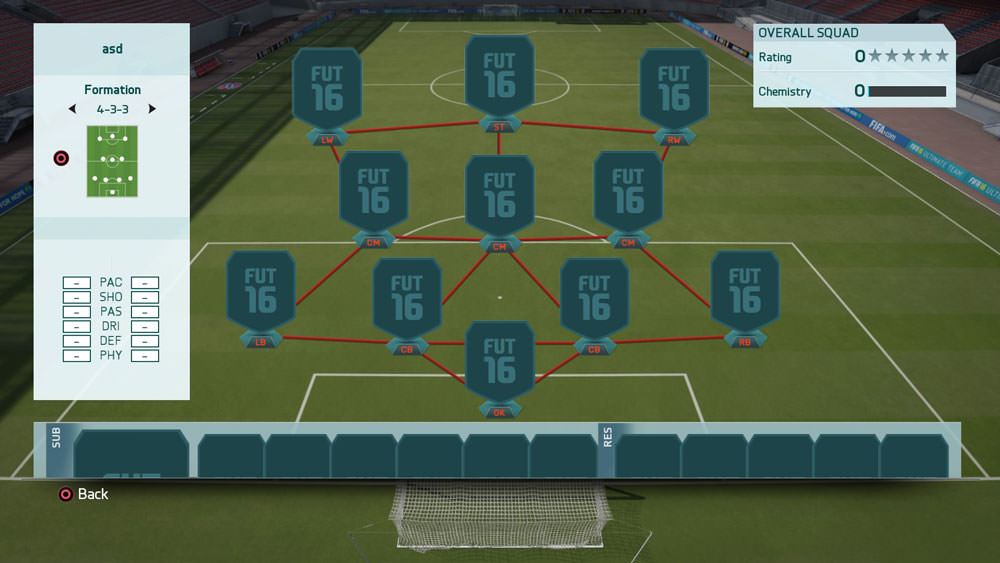Select the empty GK player card
This screenshot has width=1000, height=563.
[x=499, y=360]
